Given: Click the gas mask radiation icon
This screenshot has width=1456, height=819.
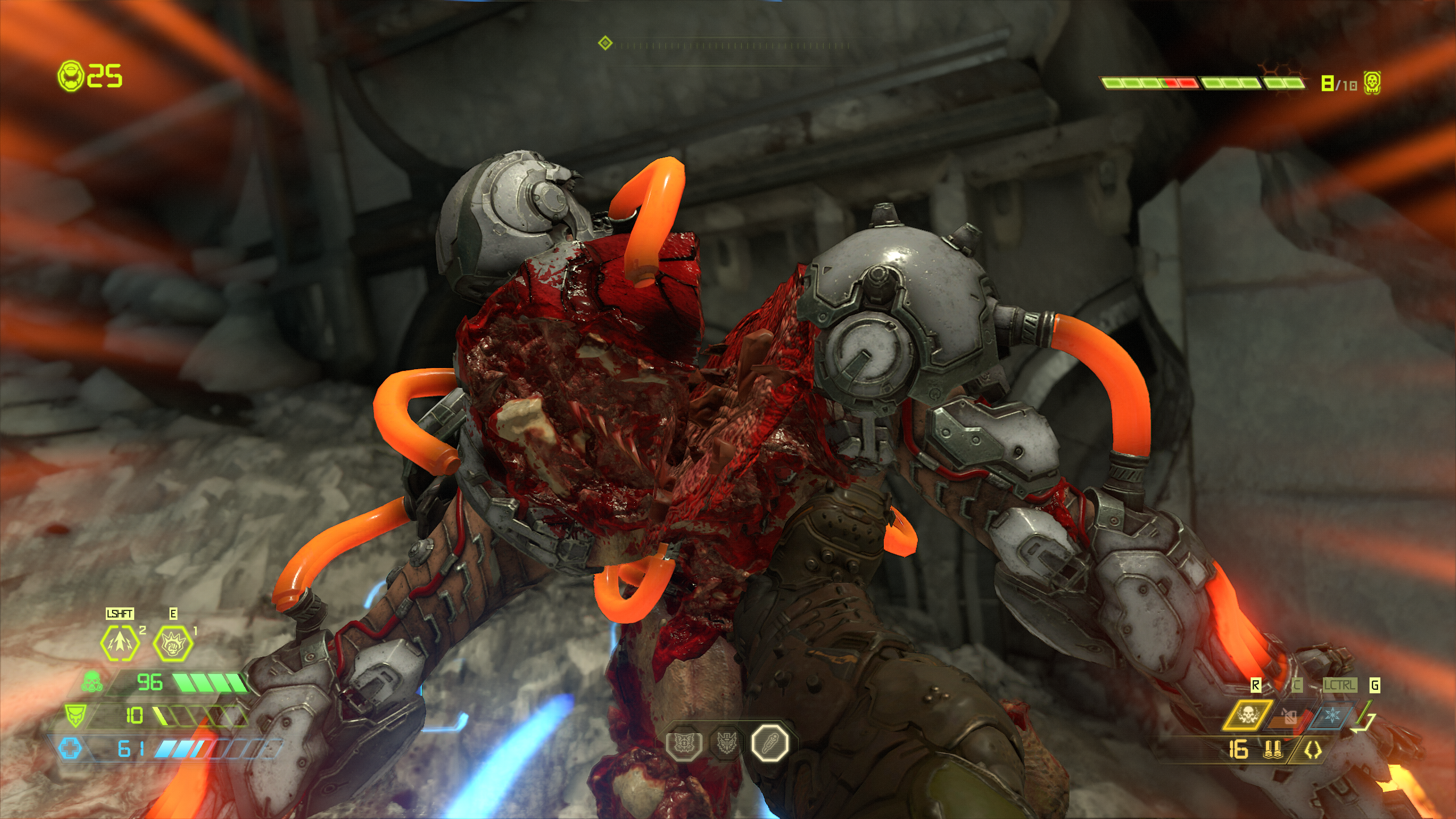Looking at the screenshot, I should pyautogui.click(x=92, y=682).
